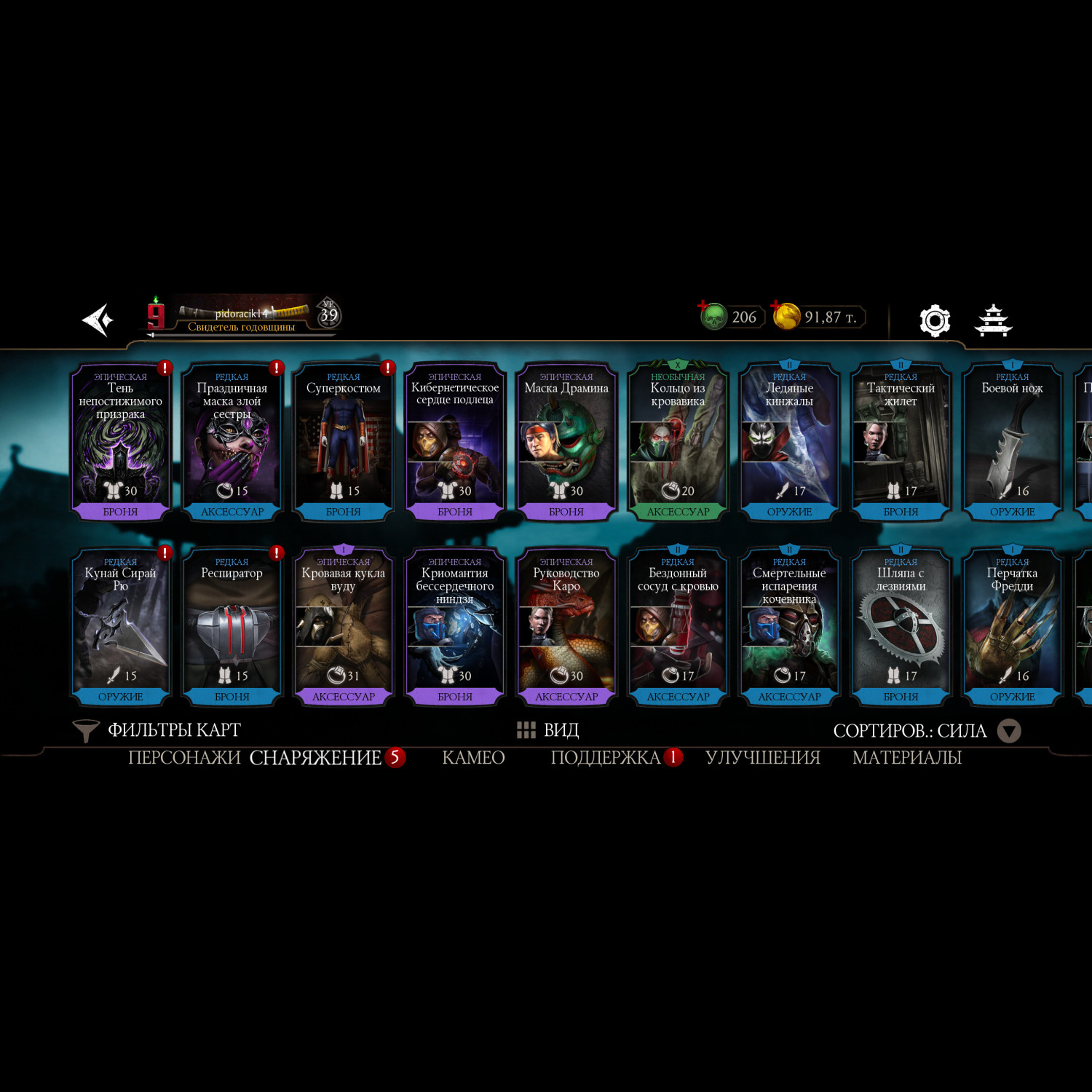
Task: Choose the Кольцо из кровавика accessory card
Action: [x=678, y=440]
